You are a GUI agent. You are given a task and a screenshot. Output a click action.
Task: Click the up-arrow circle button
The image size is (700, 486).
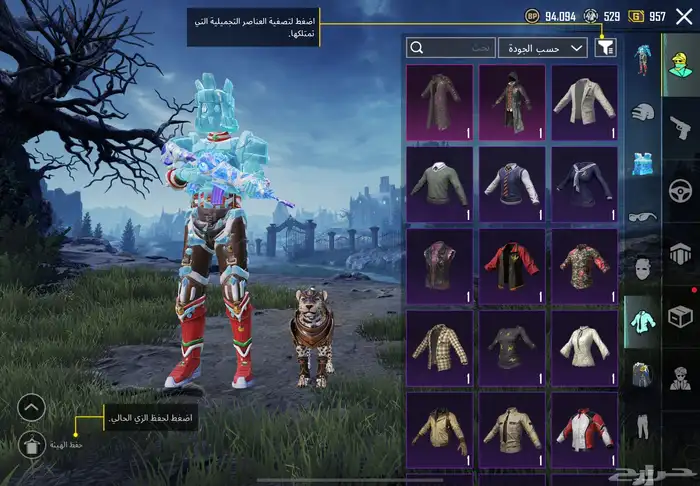coord(32,407)
